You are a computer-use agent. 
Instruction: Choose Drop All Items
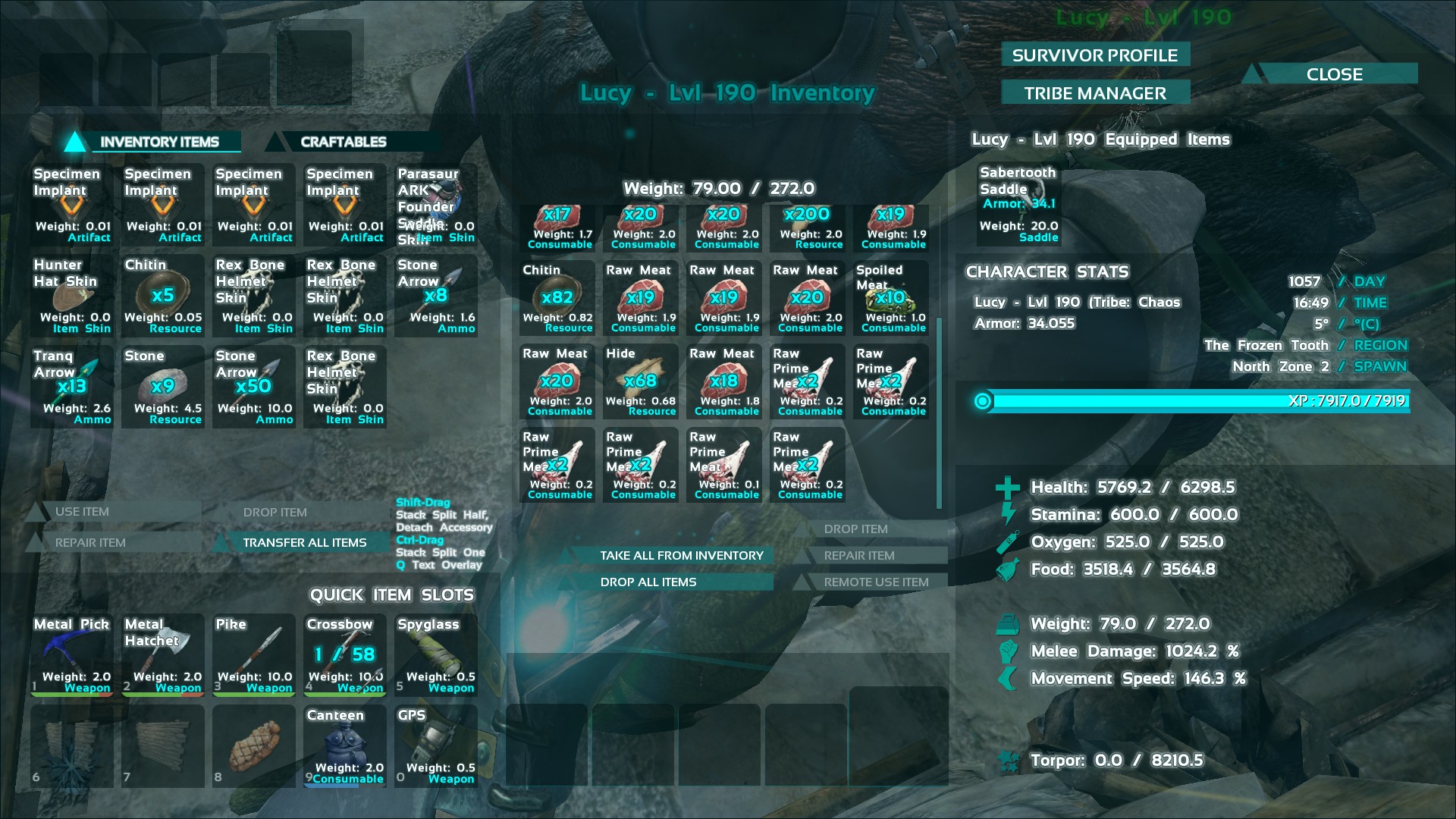[x=648, y=582]
